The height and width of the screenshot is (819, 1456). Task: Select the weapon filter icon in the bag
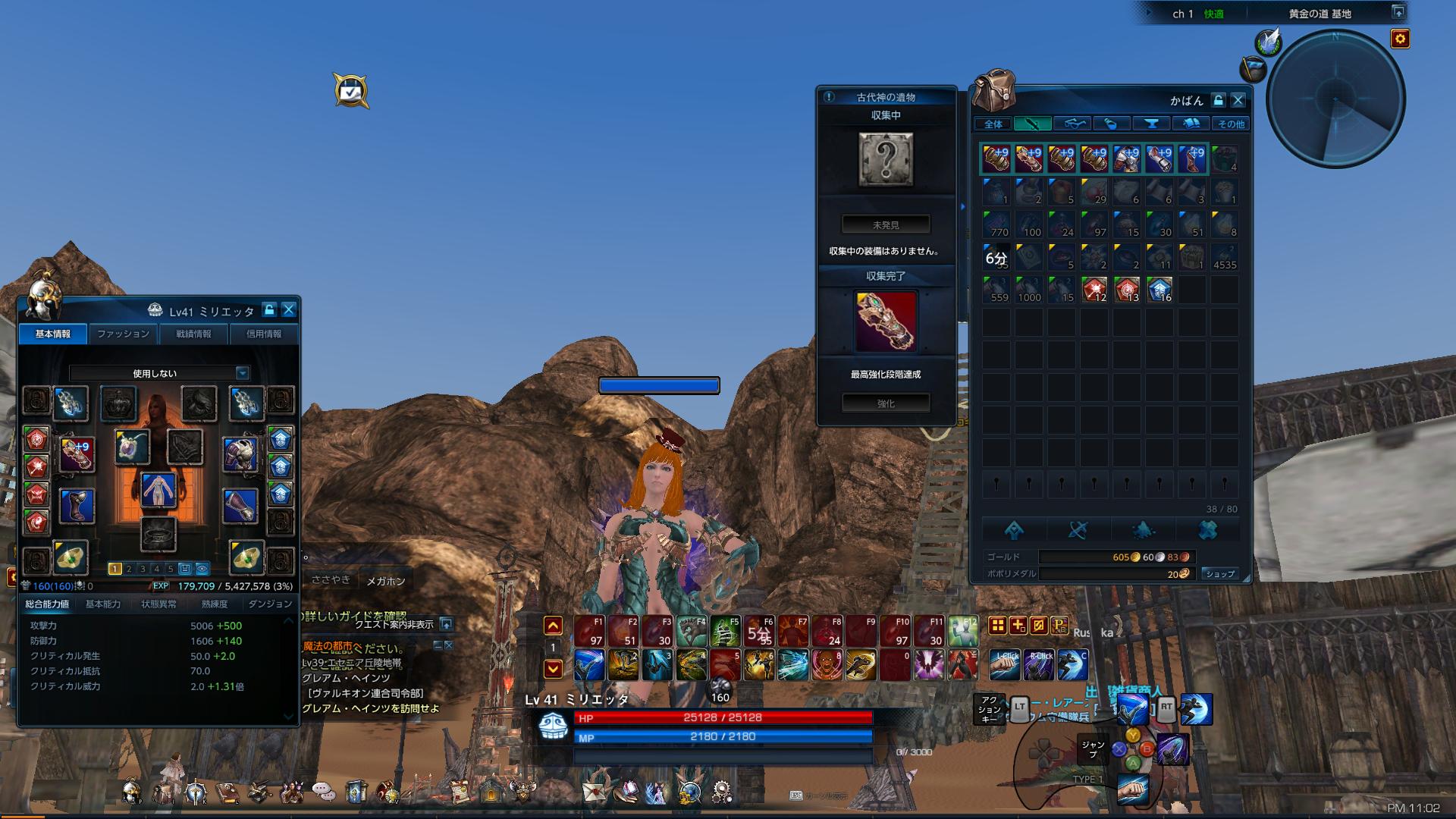coord(1032,124)
